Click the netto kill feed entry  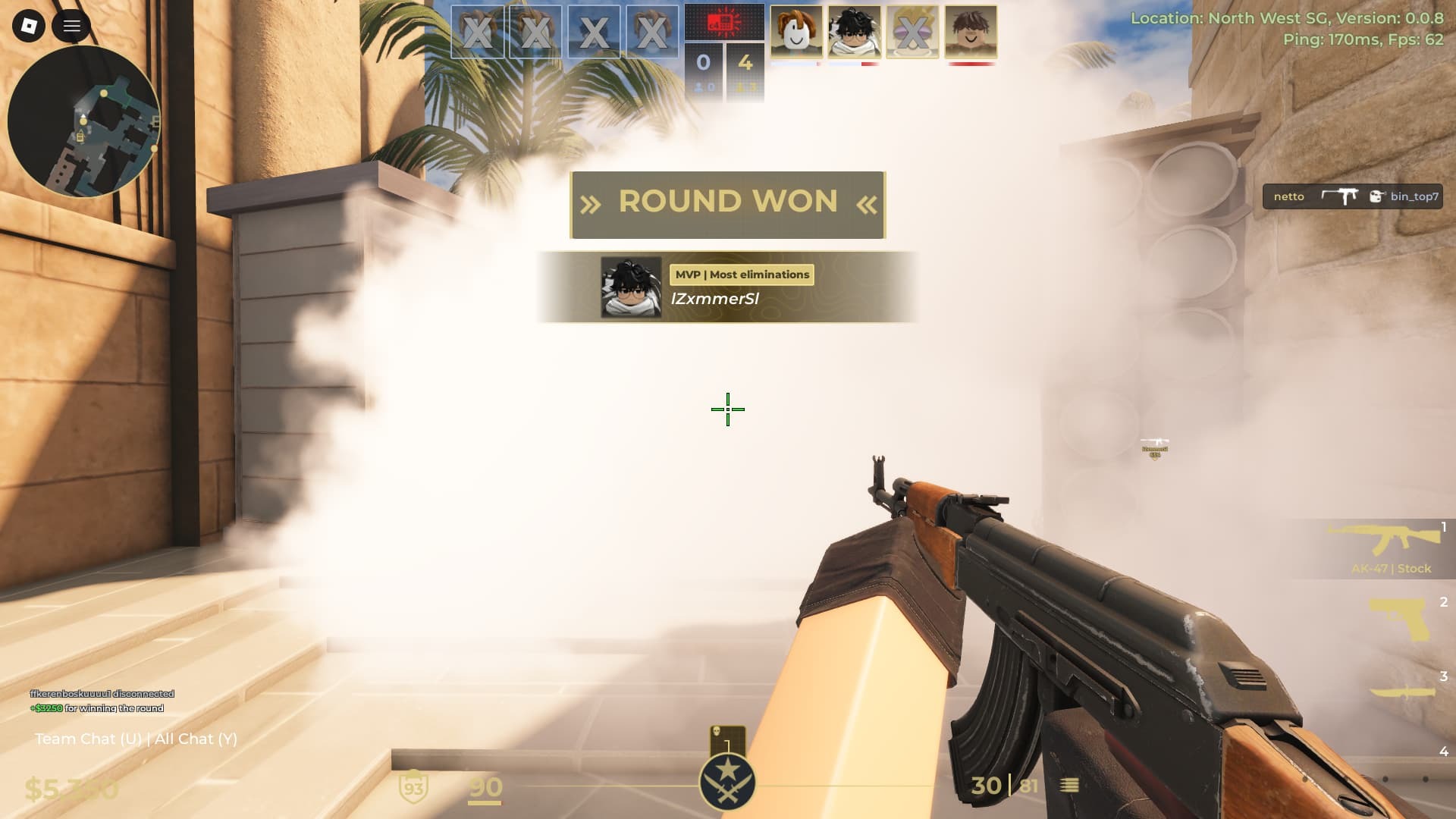[1352, 196]
